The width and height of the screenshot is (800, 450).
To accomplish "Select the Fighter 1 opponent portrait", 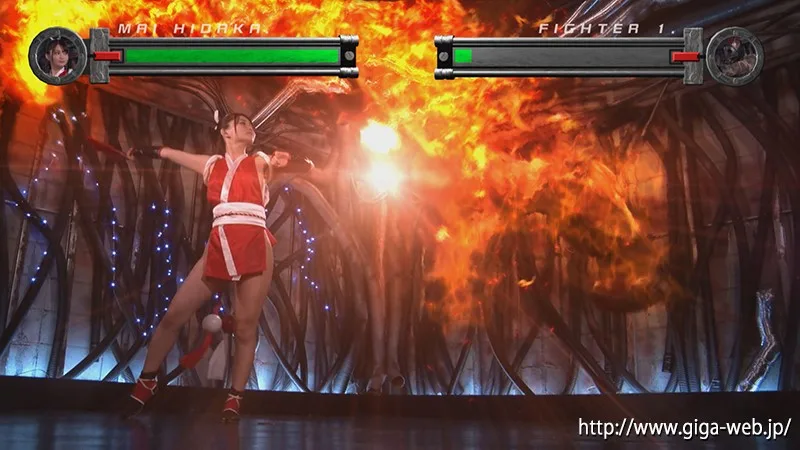I will point(734,56).
